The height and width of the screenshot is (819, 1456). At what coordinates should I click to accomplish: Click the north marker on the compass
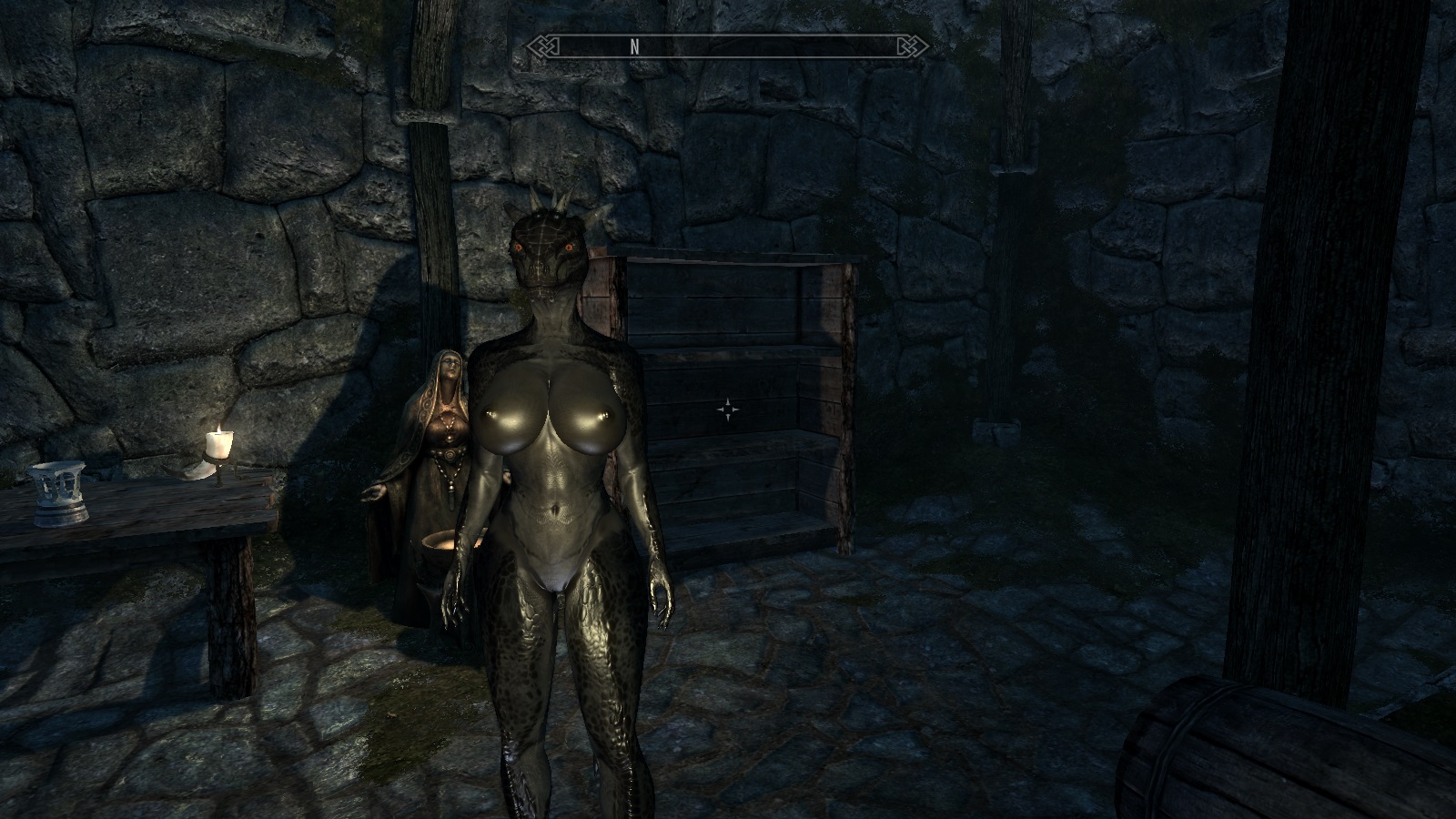635,47
